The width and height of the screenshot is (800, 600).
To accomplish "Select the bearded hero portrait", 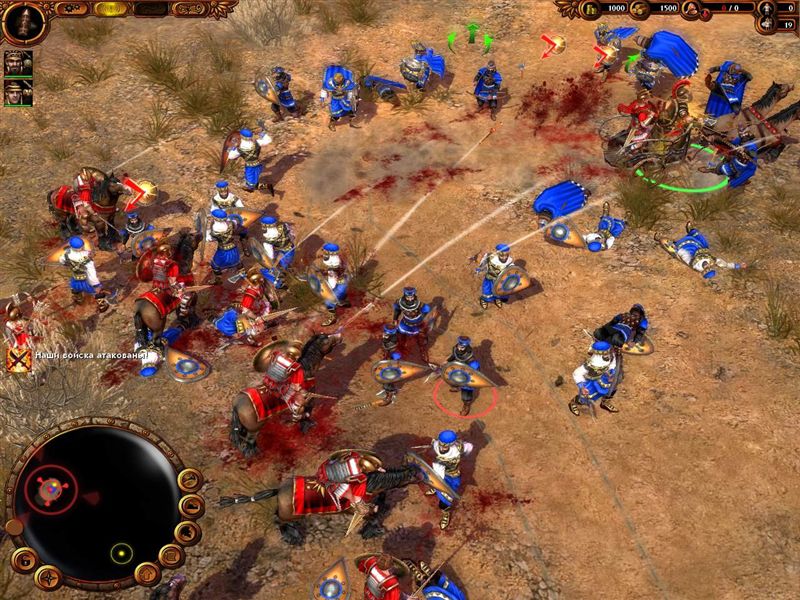I will coord(18,62).
